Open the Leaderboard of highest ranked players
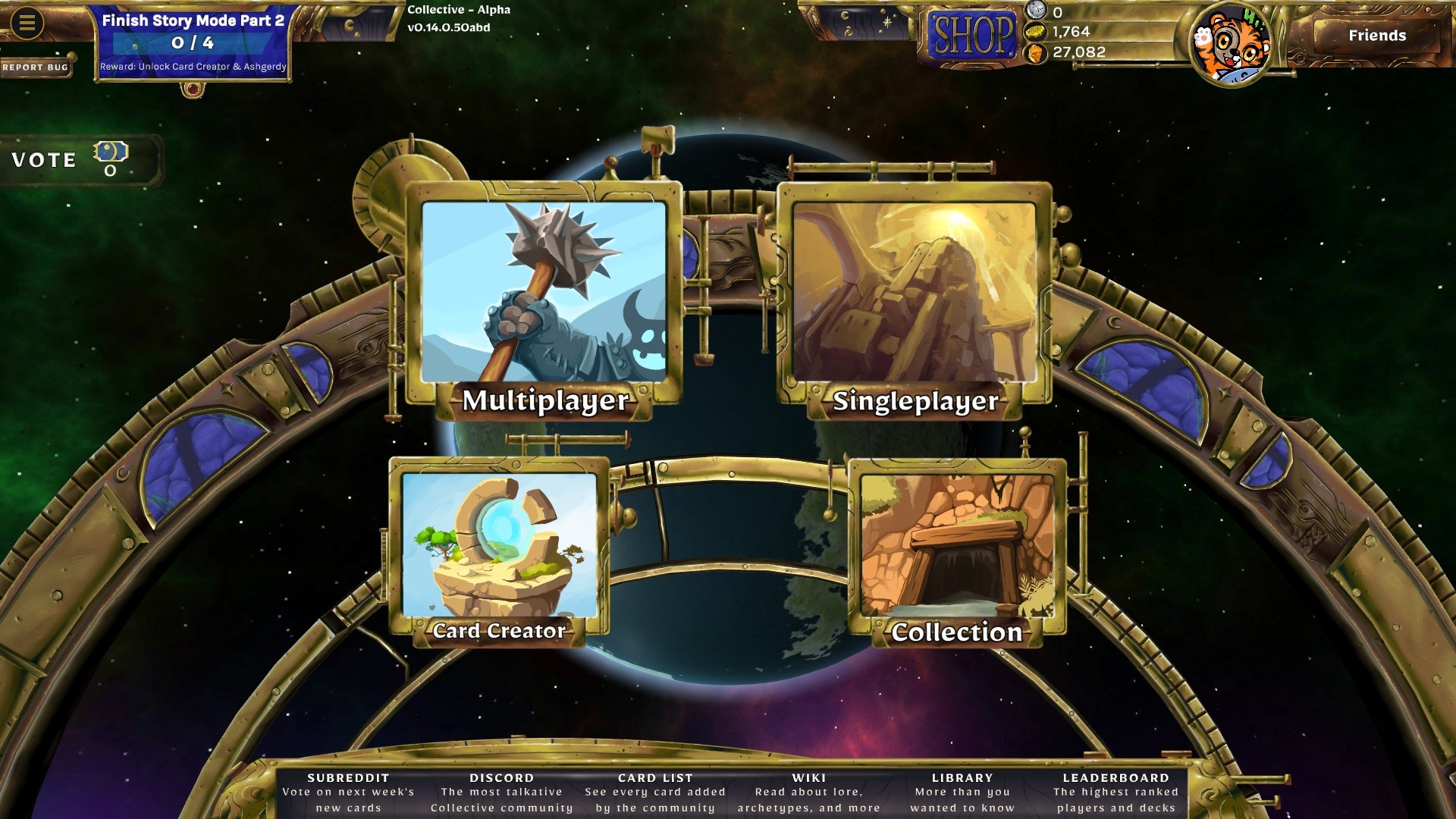 (1115, 777)
